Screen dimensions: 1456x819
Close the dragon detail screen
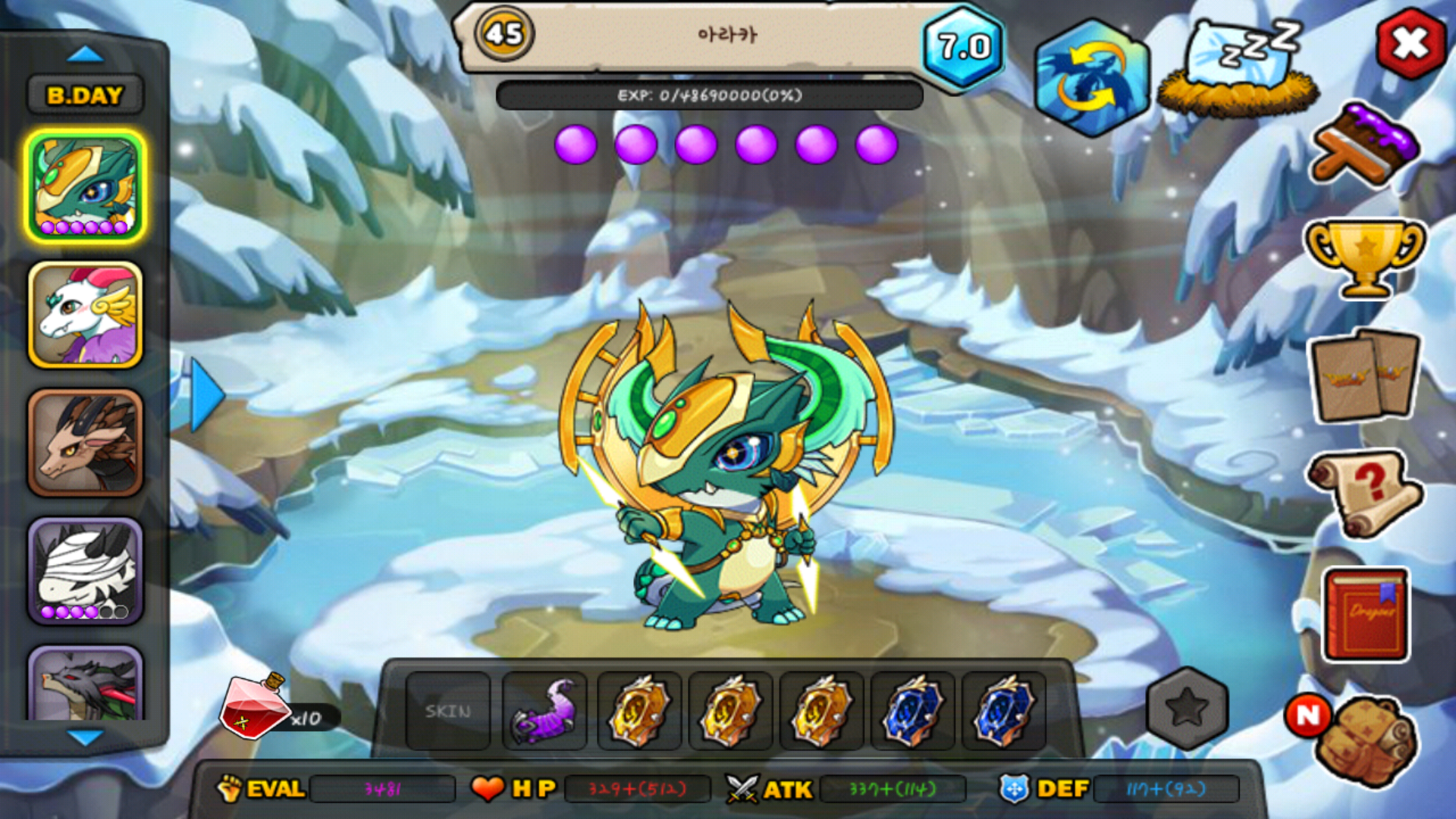click(x=1410, y=44)
